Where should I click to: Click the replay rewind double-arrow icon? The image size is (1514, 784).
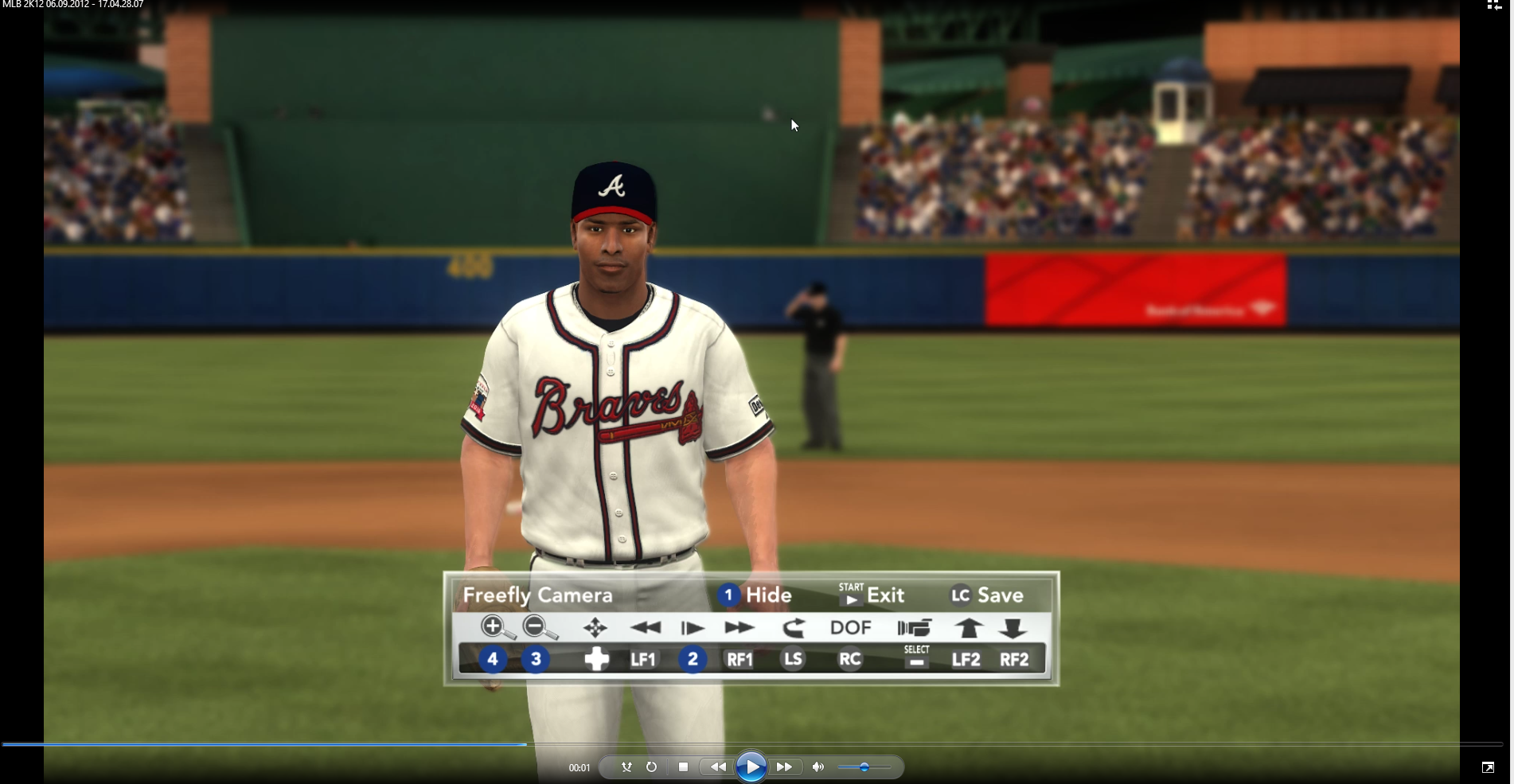tap(645, 628)
